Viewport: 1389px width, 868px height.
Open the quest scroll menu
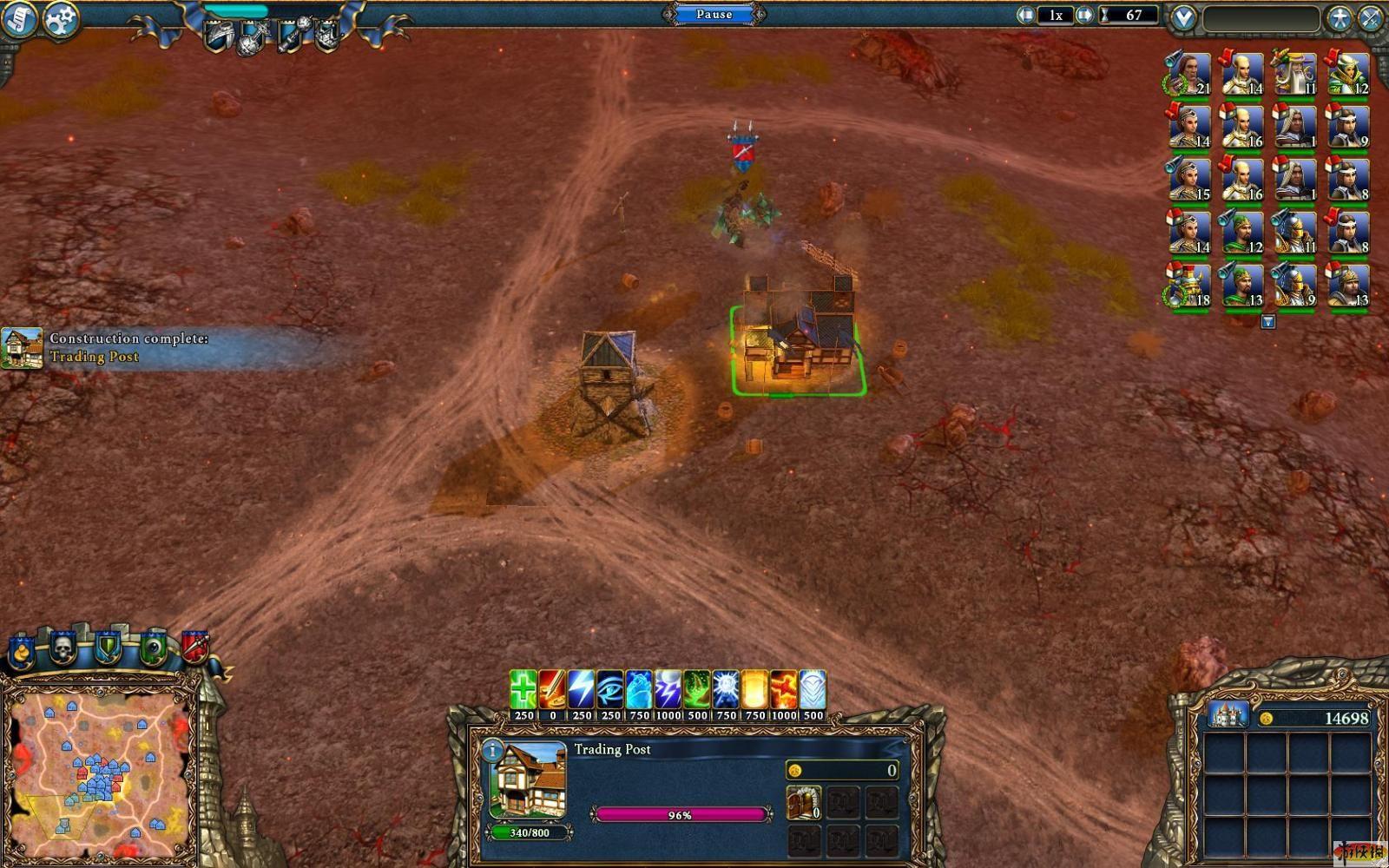[x=17, y=19]
